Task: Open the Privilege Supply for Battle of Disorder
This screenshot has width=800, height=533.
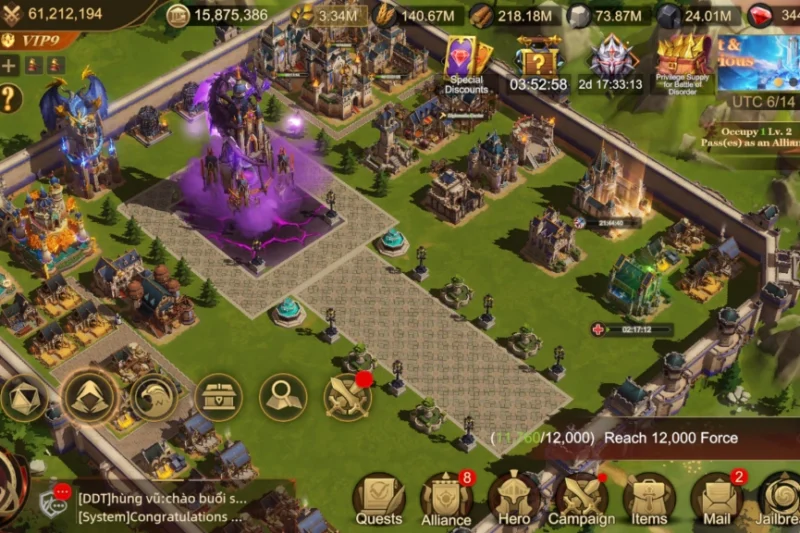Action: [683, 62]
